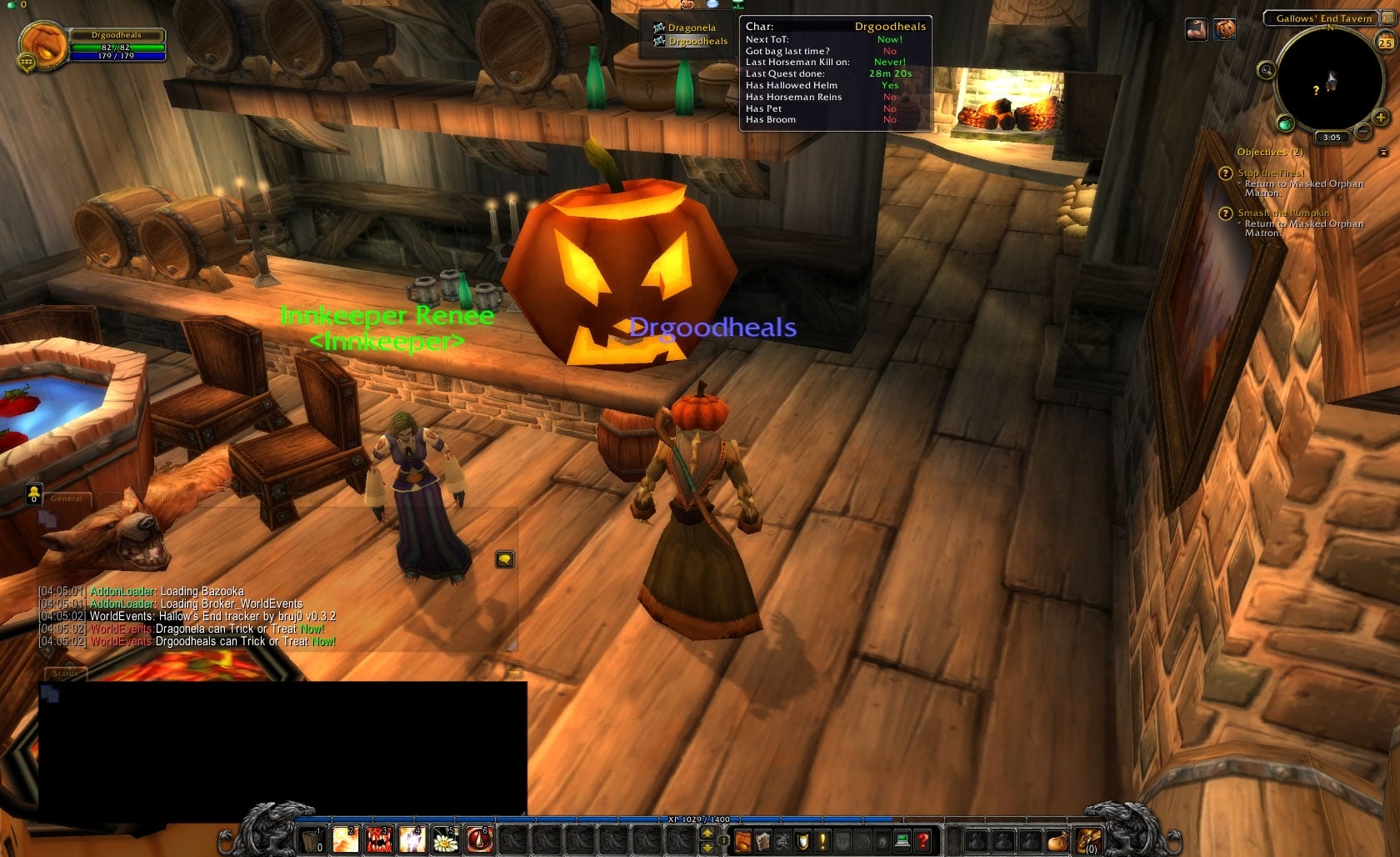Toggle the green tracking orb on the minimap
The height and width of the screenshot is (857, 1400).
[x=1285, y=125]
